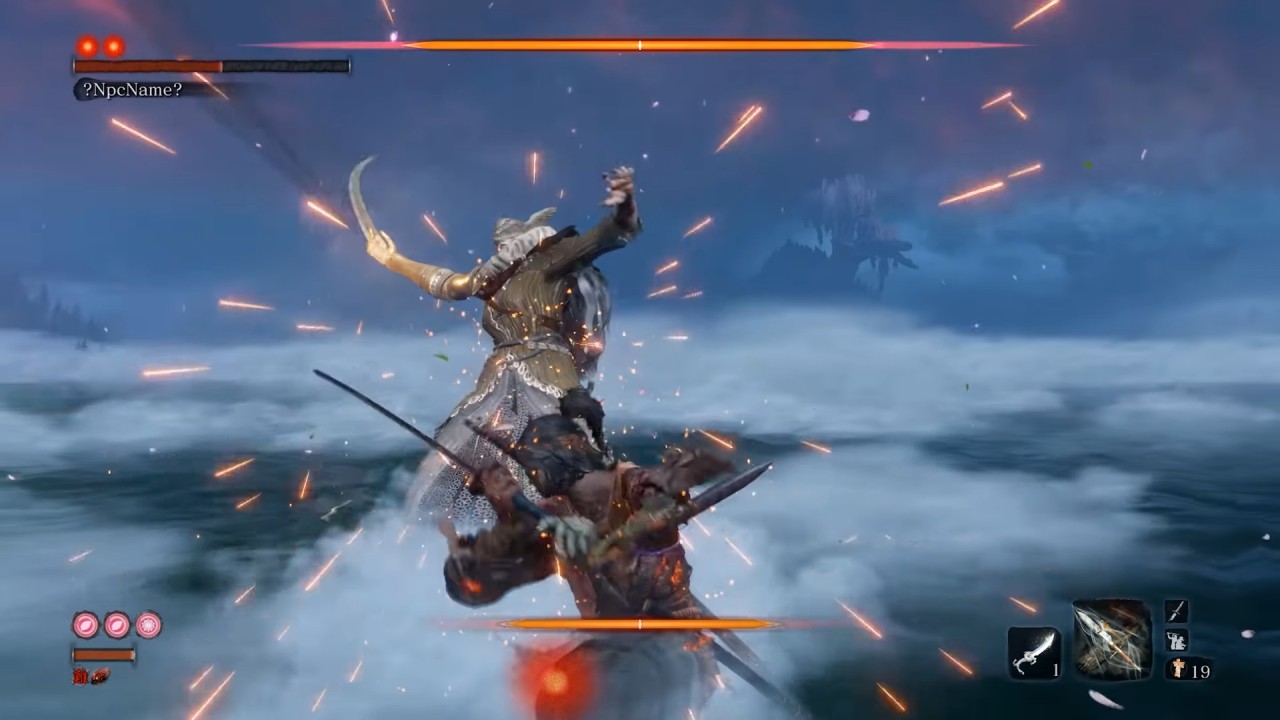This screenshot has width=1280, height=720.
Task: Click the spirit emblem figure icon
Action: click(x=1176, y=670)
